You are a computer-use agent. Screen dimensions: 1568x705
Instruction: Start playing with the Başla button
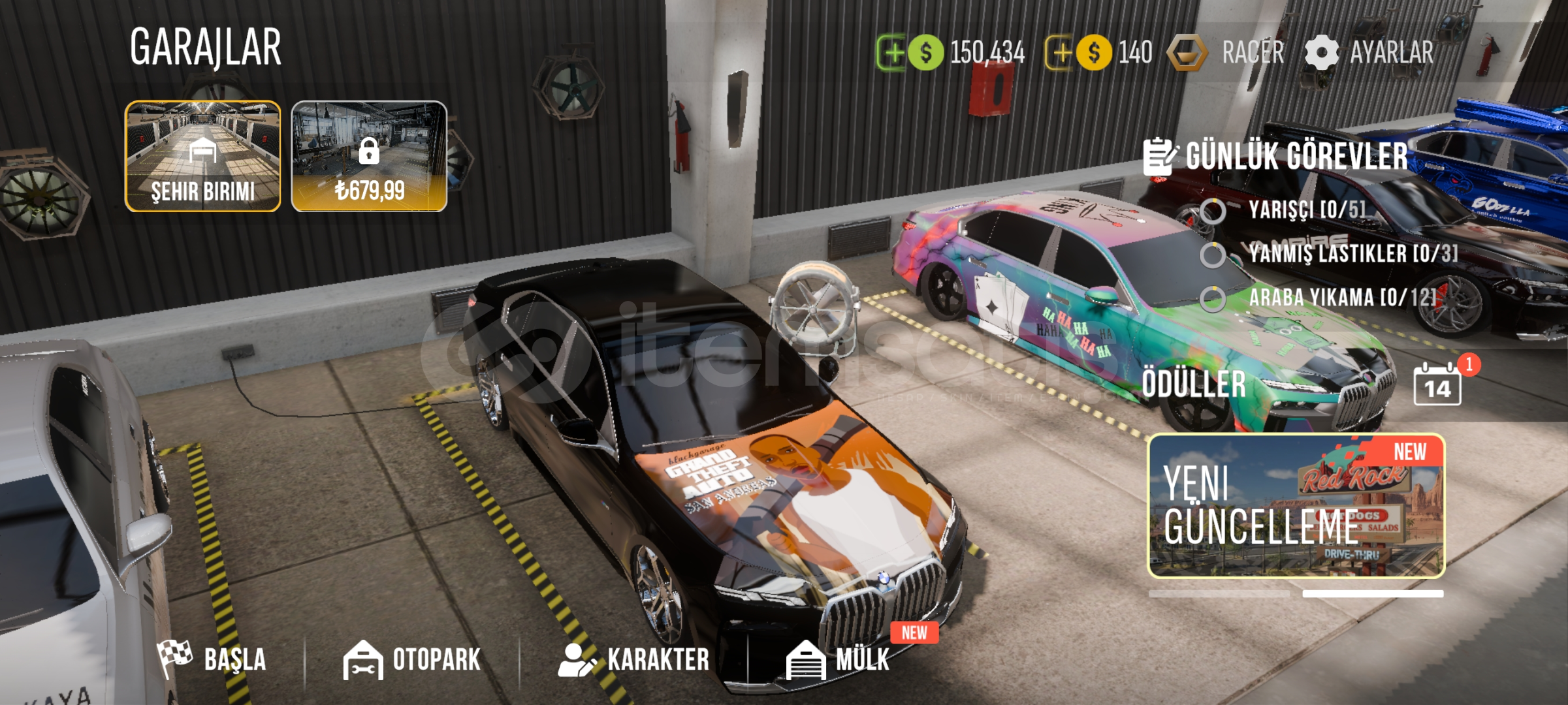pos(212,659)
